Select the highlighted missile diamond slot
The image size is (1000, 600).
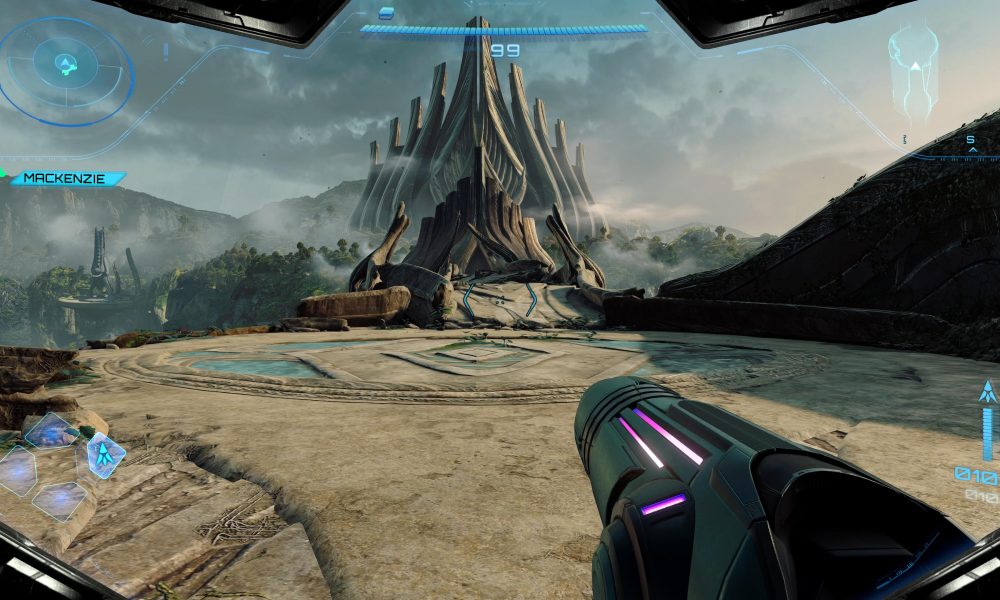click(x=105, y=455)
